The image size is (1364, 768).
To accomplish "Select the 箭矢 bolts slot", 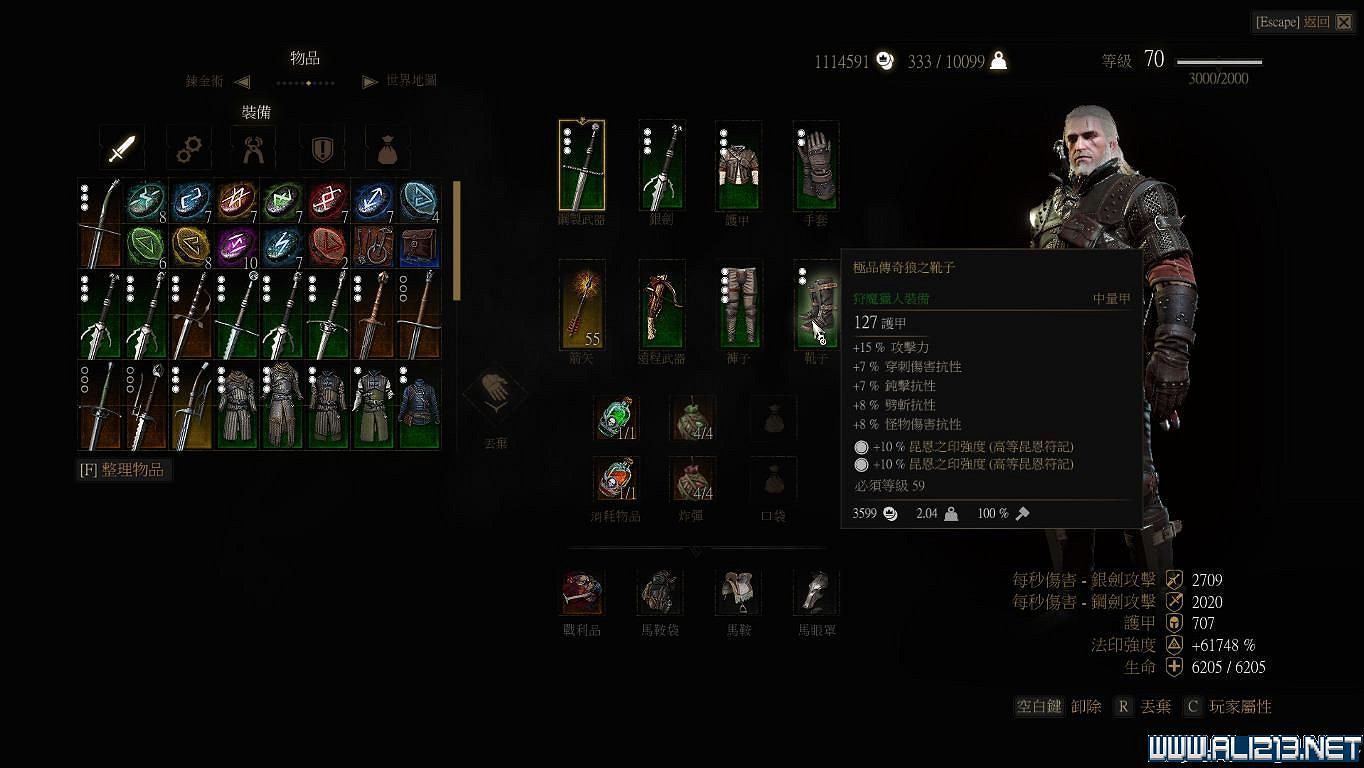I will [581, 305].
